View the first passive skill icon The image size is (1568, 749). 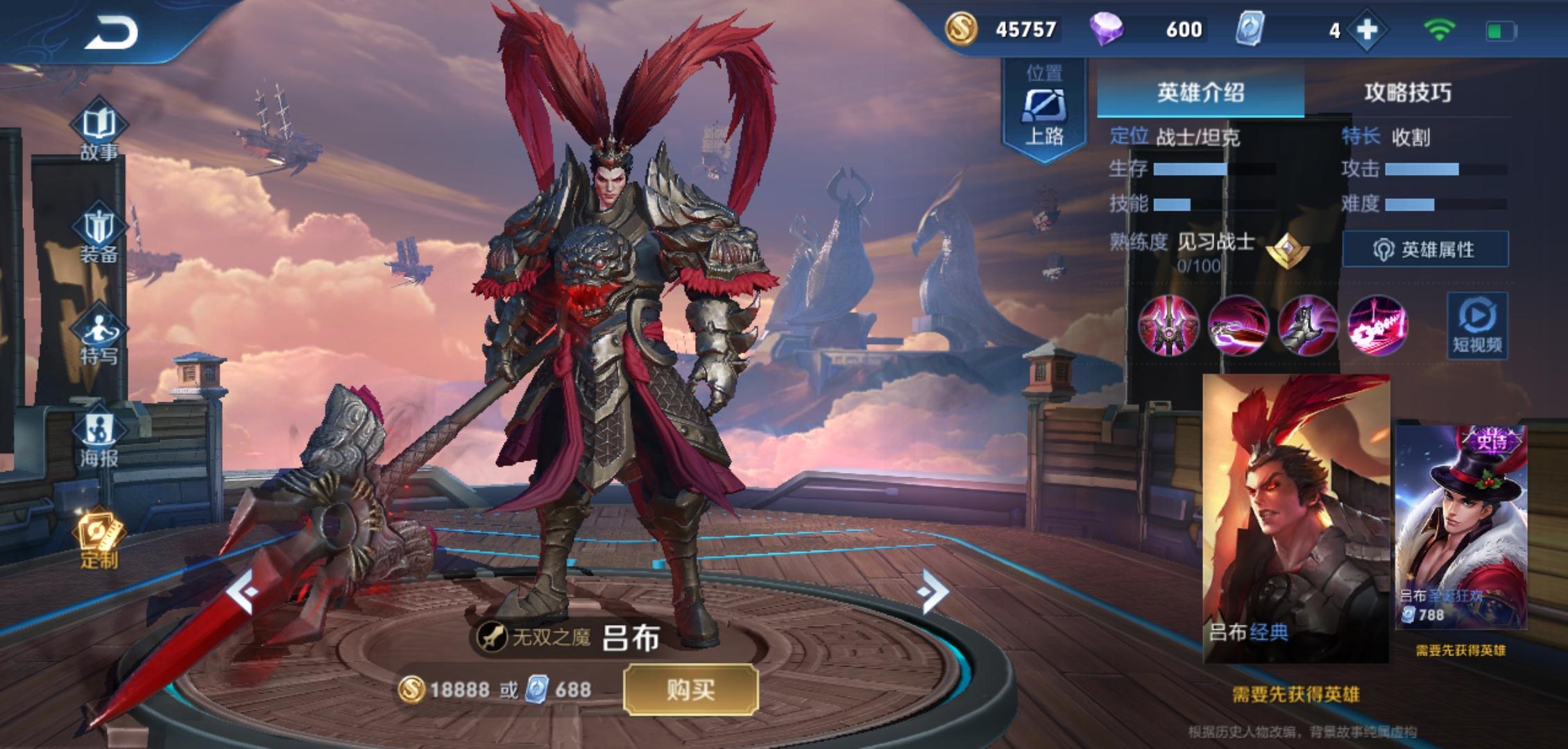(x=1169, y=325)
